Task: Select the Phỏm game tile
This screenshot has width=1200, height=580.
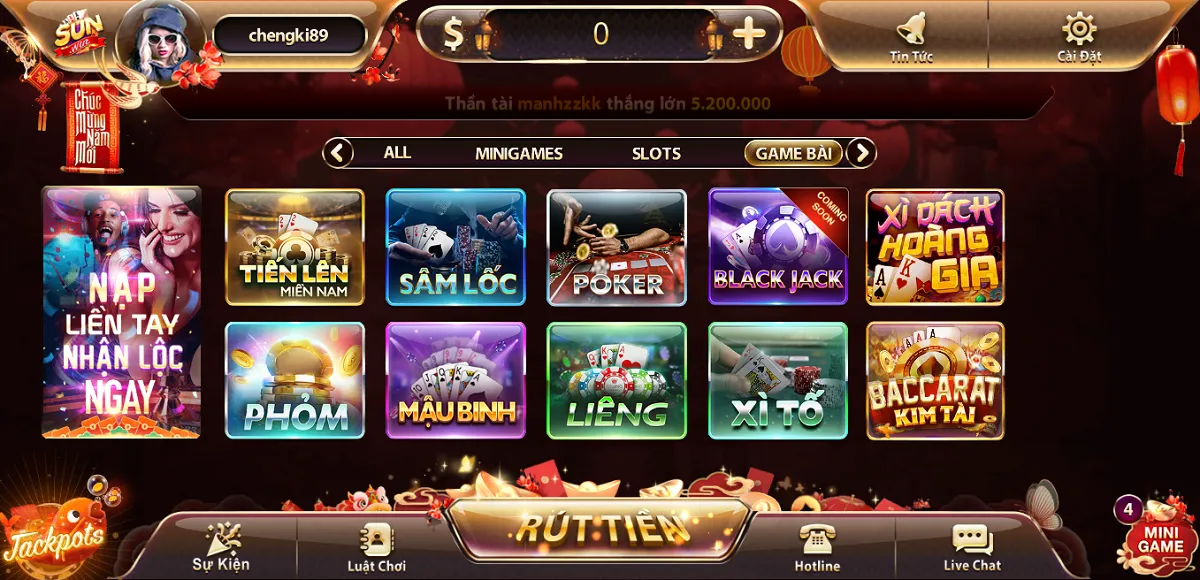Action: (295, 380)
